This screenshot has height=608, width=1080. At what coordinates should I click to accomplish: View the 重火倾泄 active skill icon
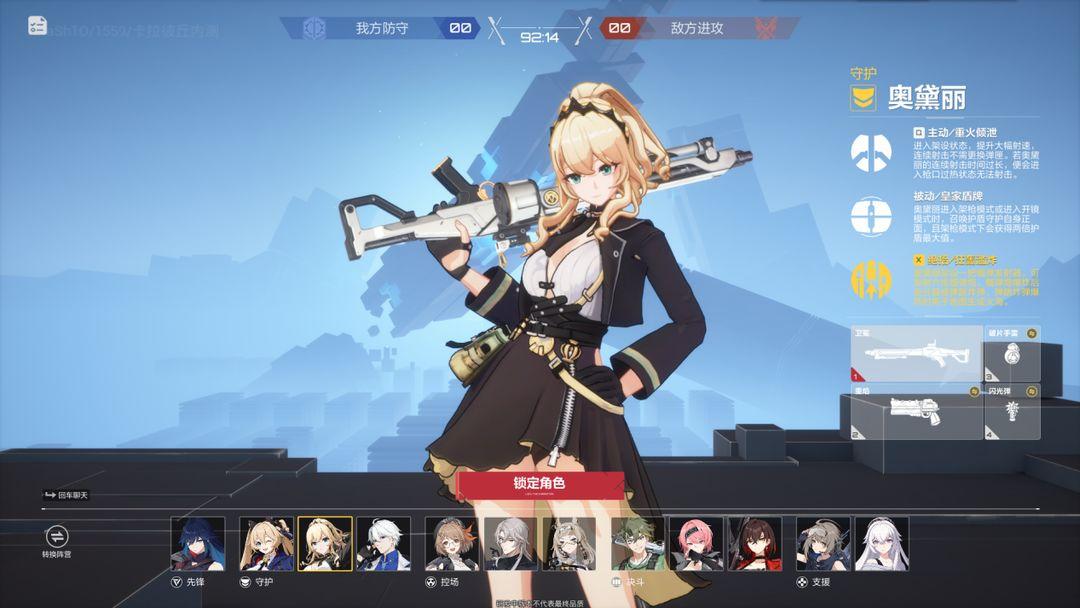pos(871,152)
